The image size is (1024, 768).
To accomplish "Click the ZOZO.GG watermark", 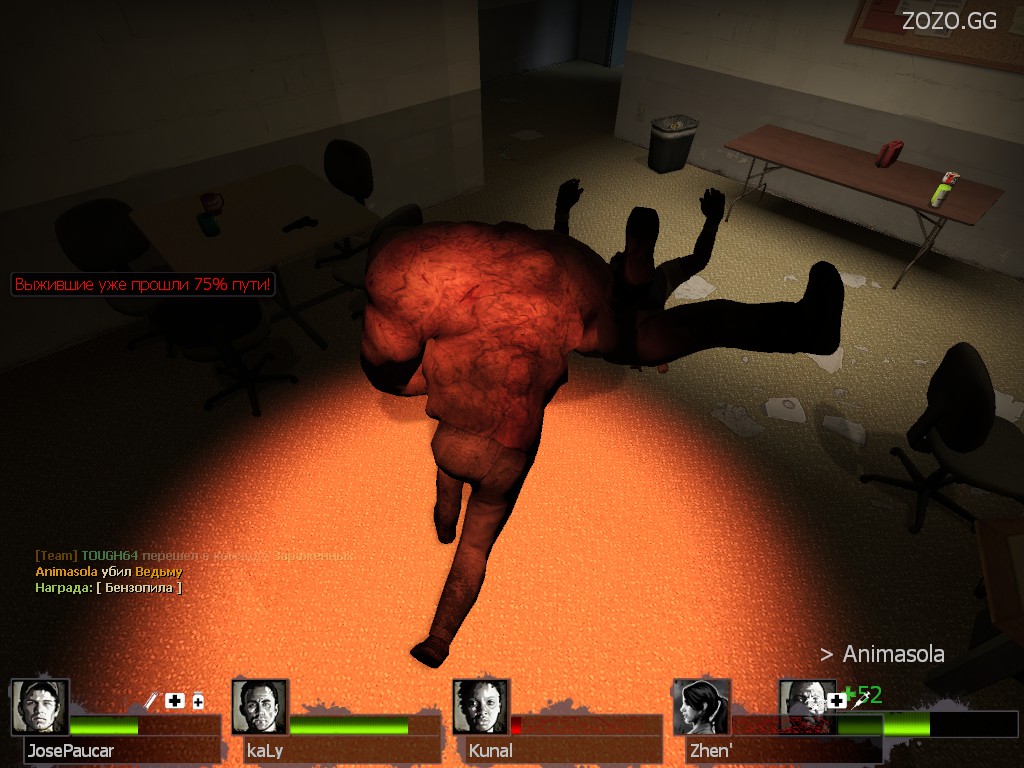I will (949, 21).
